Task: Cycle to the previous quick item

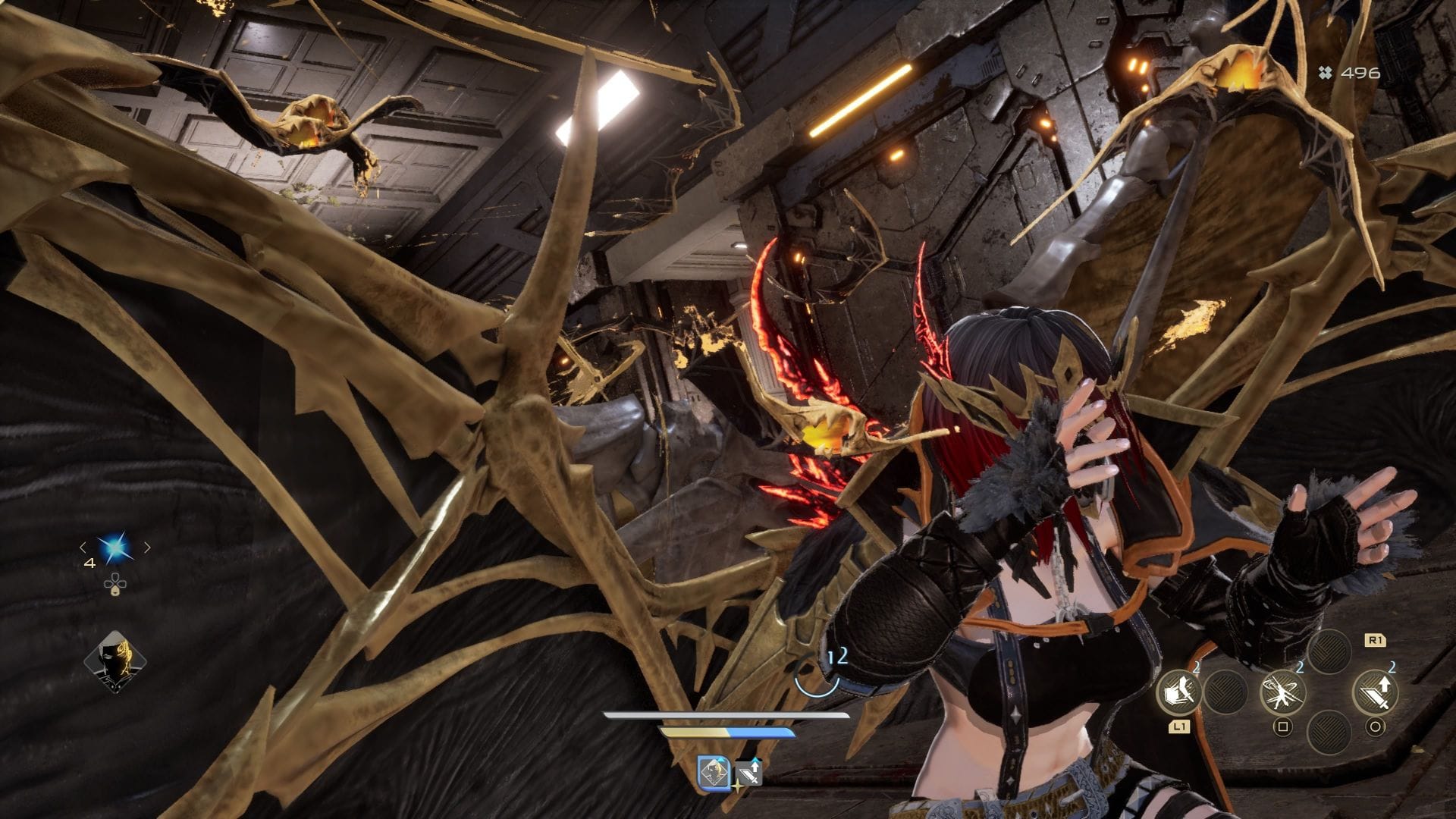Action: (83, 547)
